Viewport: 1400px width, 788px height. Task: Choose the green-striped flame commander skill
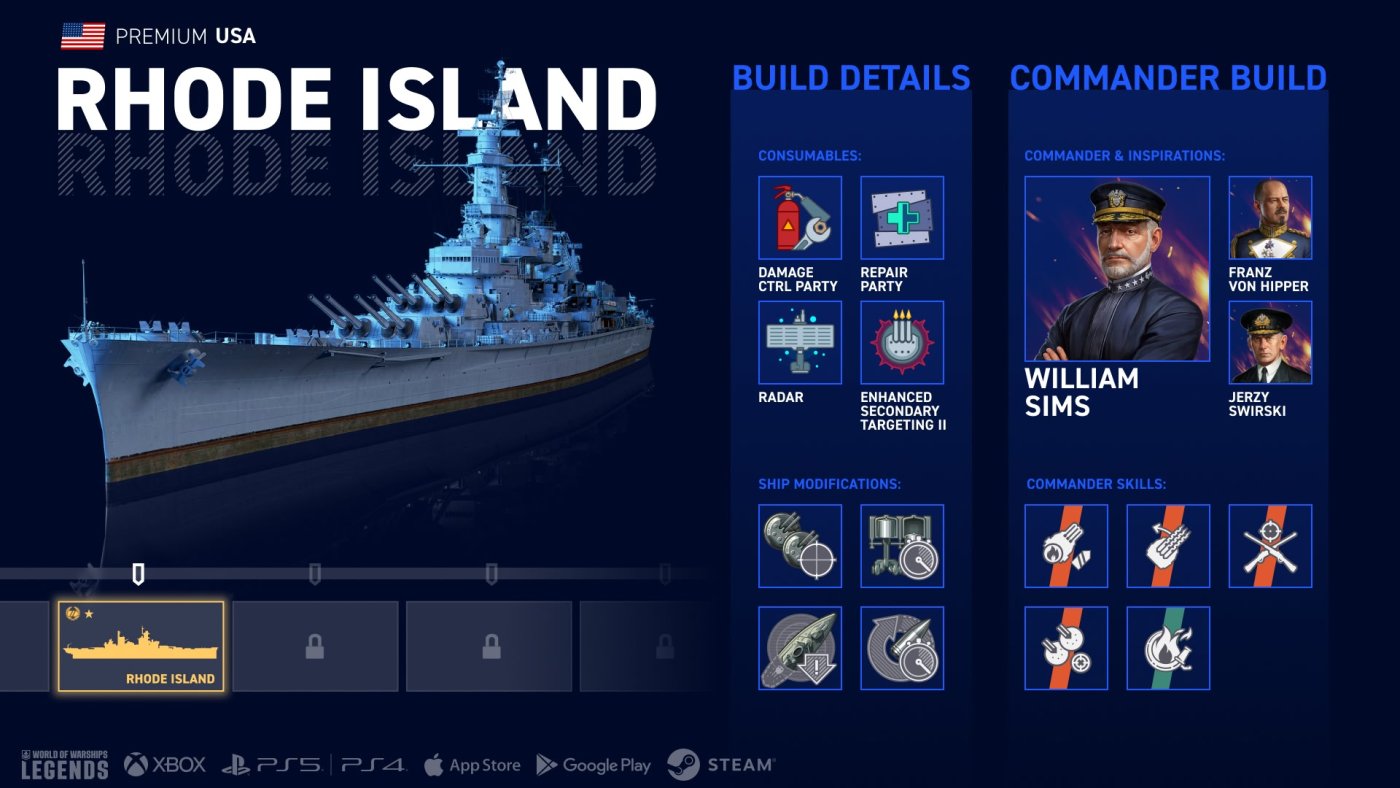1168,648
